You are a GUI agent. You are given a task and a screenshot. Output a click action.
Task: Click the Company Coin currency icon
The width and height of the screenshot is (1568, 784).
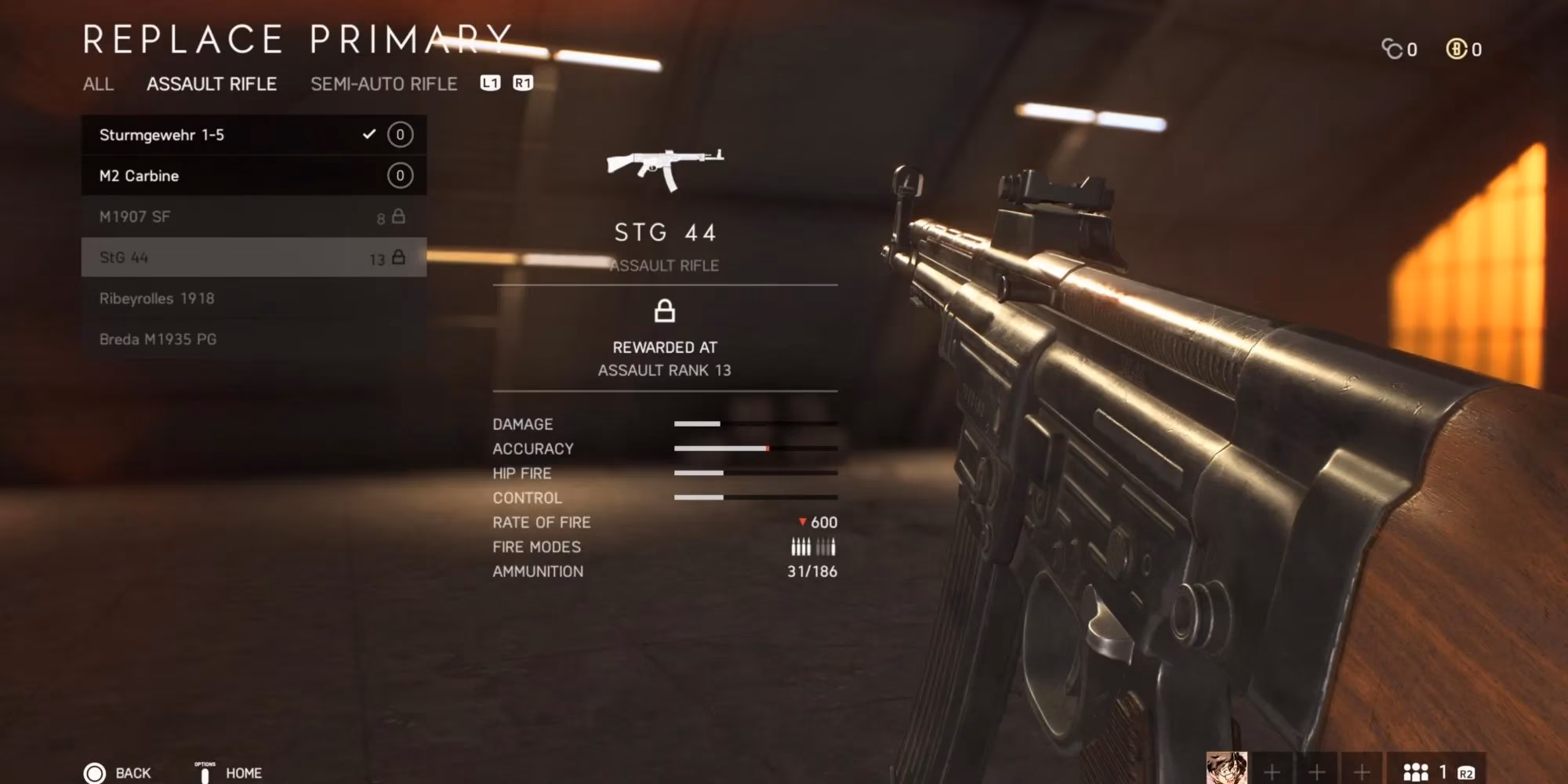(x=1392, y=49)
